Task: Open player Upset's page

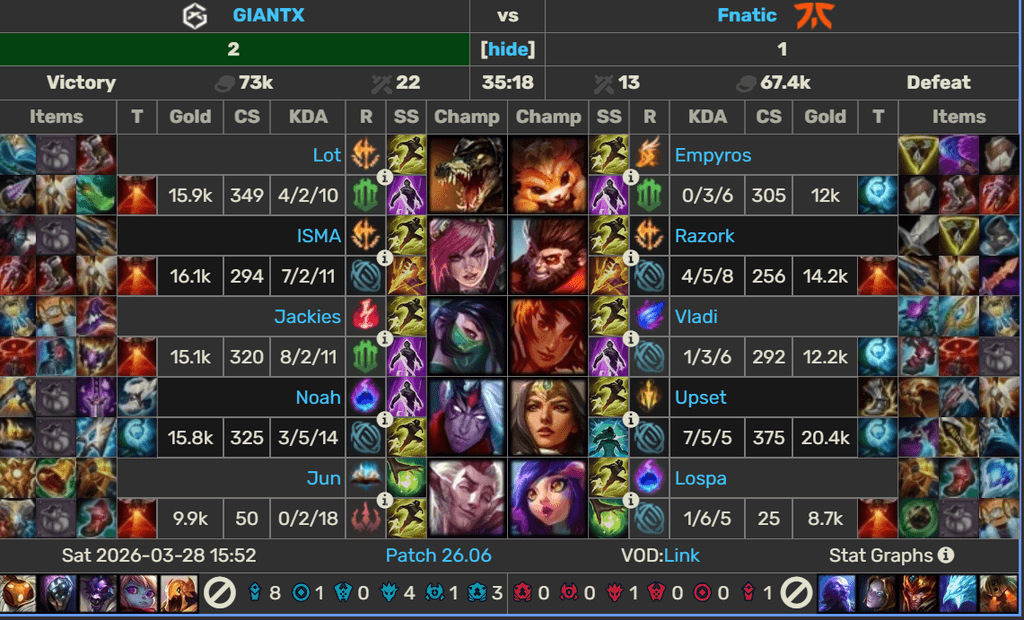Action: pyautogui.click(x=701, y=397)
